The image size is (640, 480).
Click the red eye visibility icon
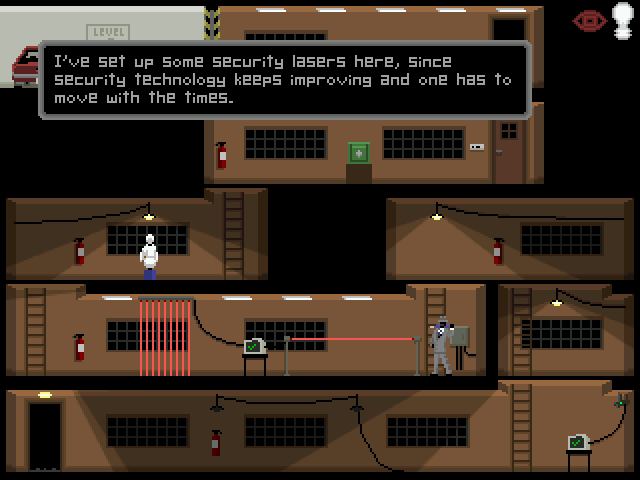[x=589, y=20]
